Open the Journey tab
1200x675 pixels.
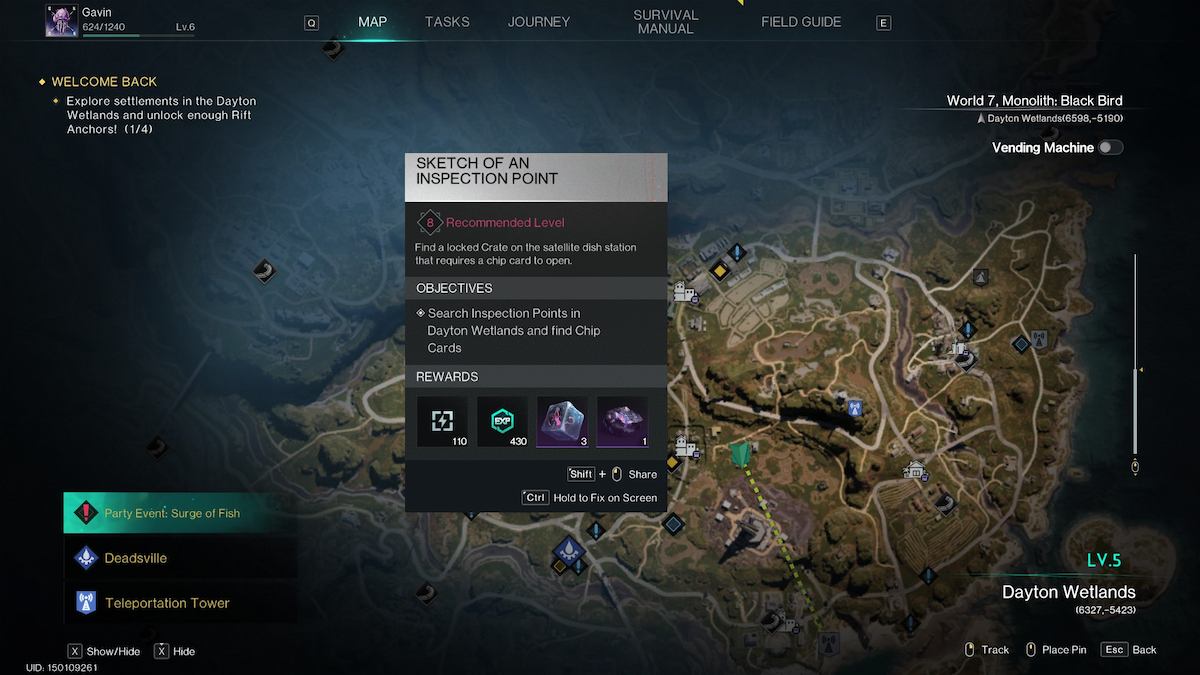click(539, 22)
